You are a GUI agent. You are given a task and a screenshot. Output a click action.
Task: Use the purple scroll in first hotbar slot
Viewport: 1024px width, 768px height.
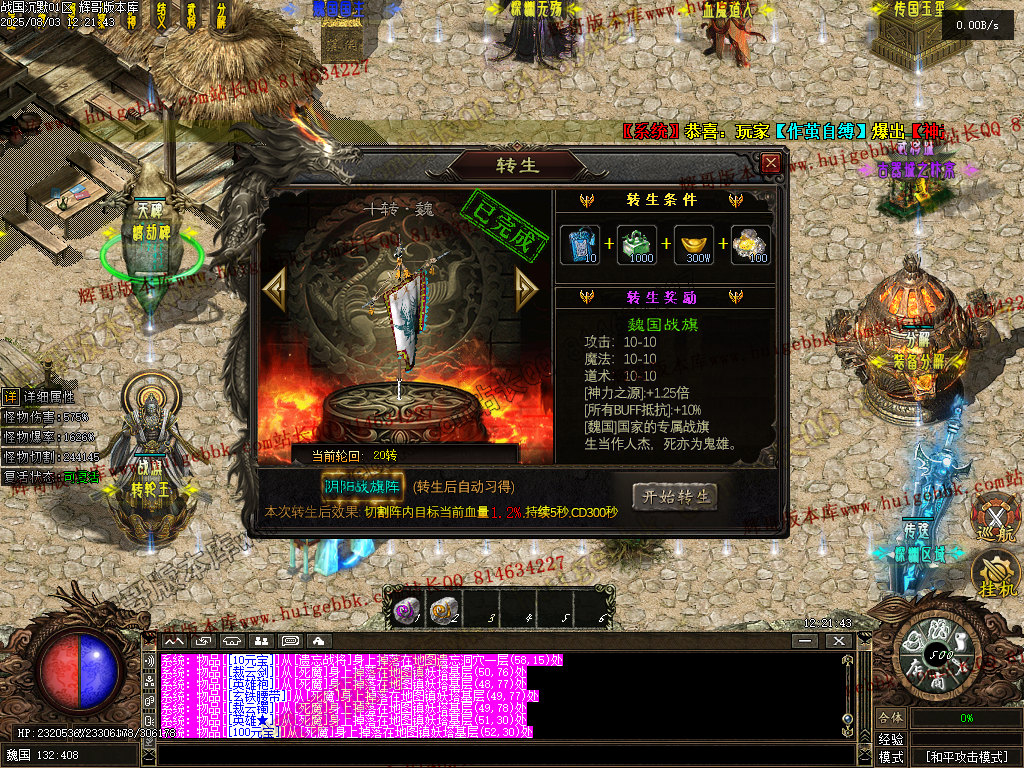(407, 611)
